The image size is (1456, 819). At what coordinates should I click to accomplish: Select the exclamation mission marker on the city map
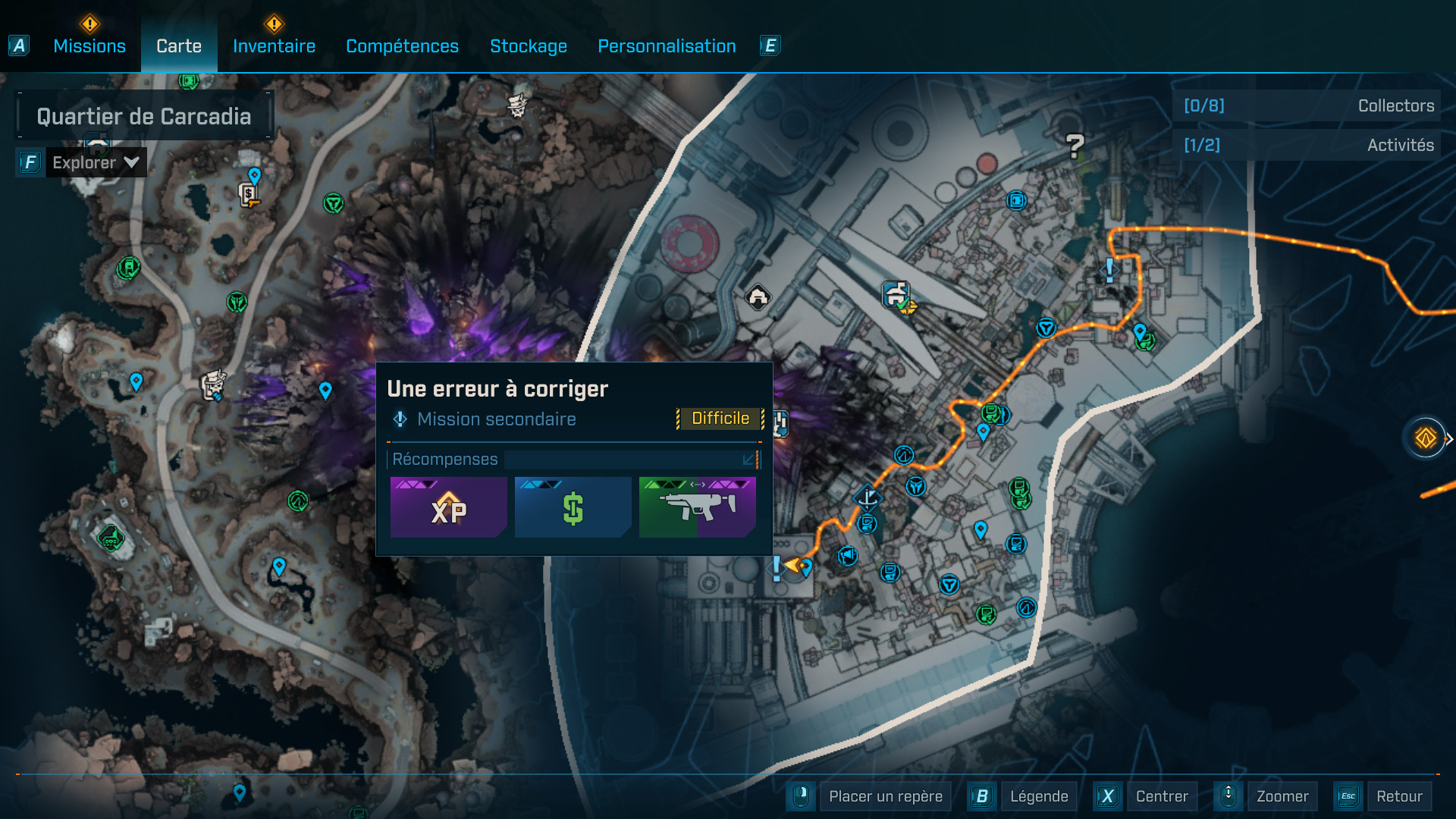pyautogui.click(x=1107, y=271)
